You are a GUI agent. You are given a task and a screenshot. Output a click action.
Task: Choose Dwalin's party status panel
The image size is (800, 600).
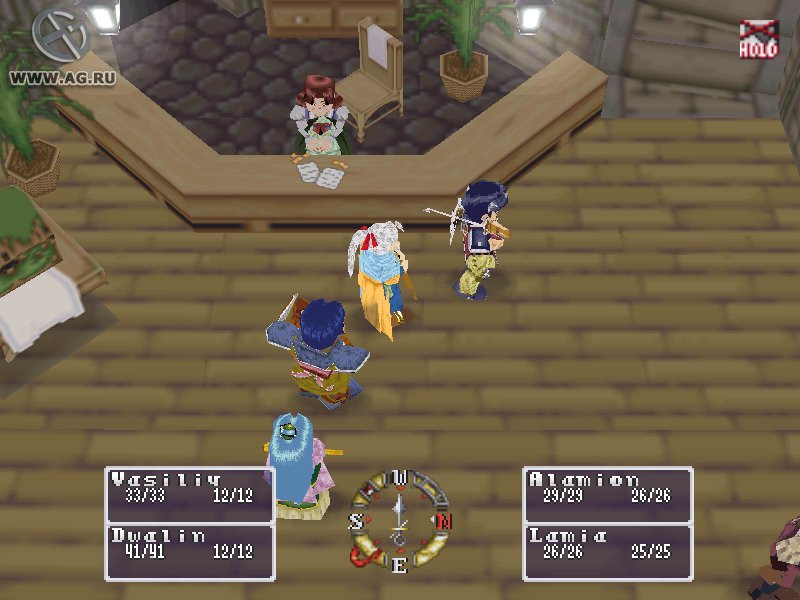click(188, 551)
